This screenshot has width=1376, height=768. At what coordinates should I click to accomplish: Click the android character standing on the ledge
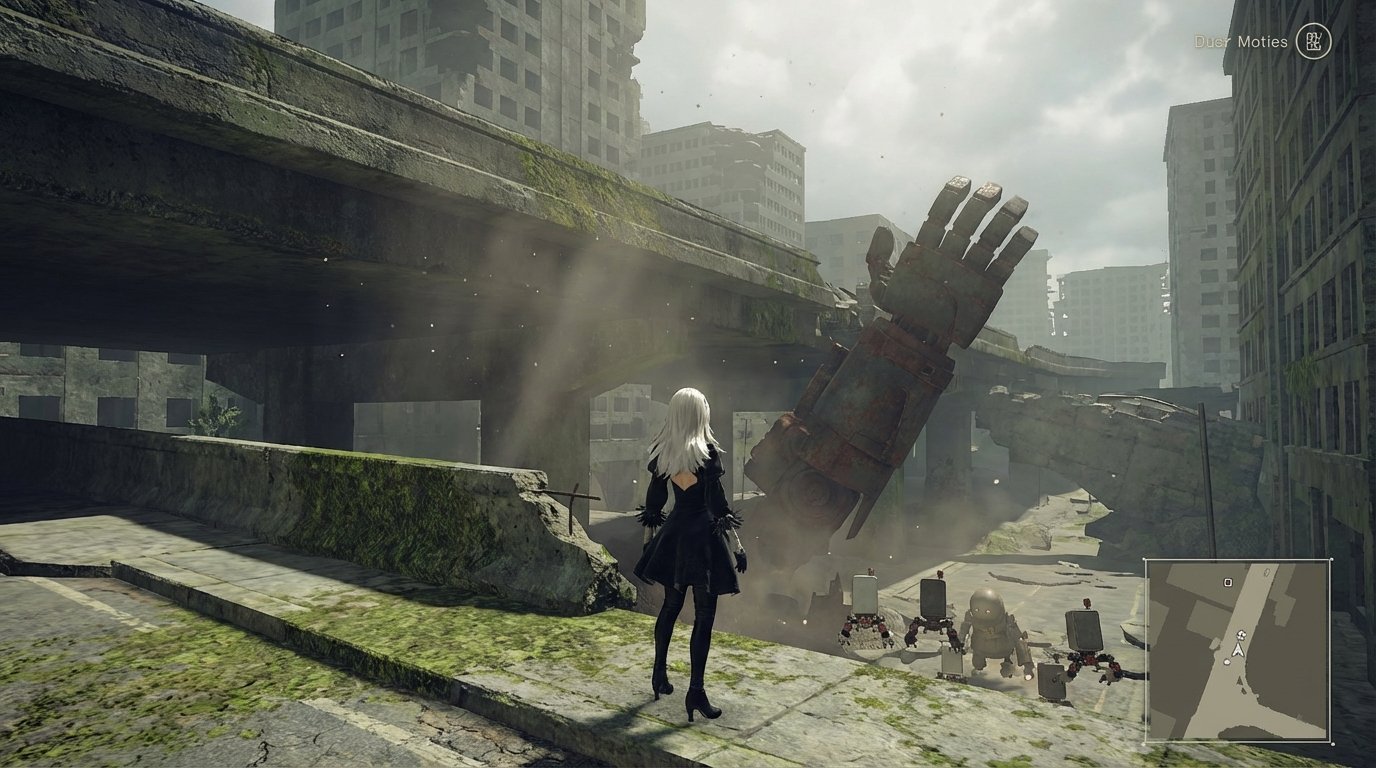pyautogui.click(x=688, y=530)
